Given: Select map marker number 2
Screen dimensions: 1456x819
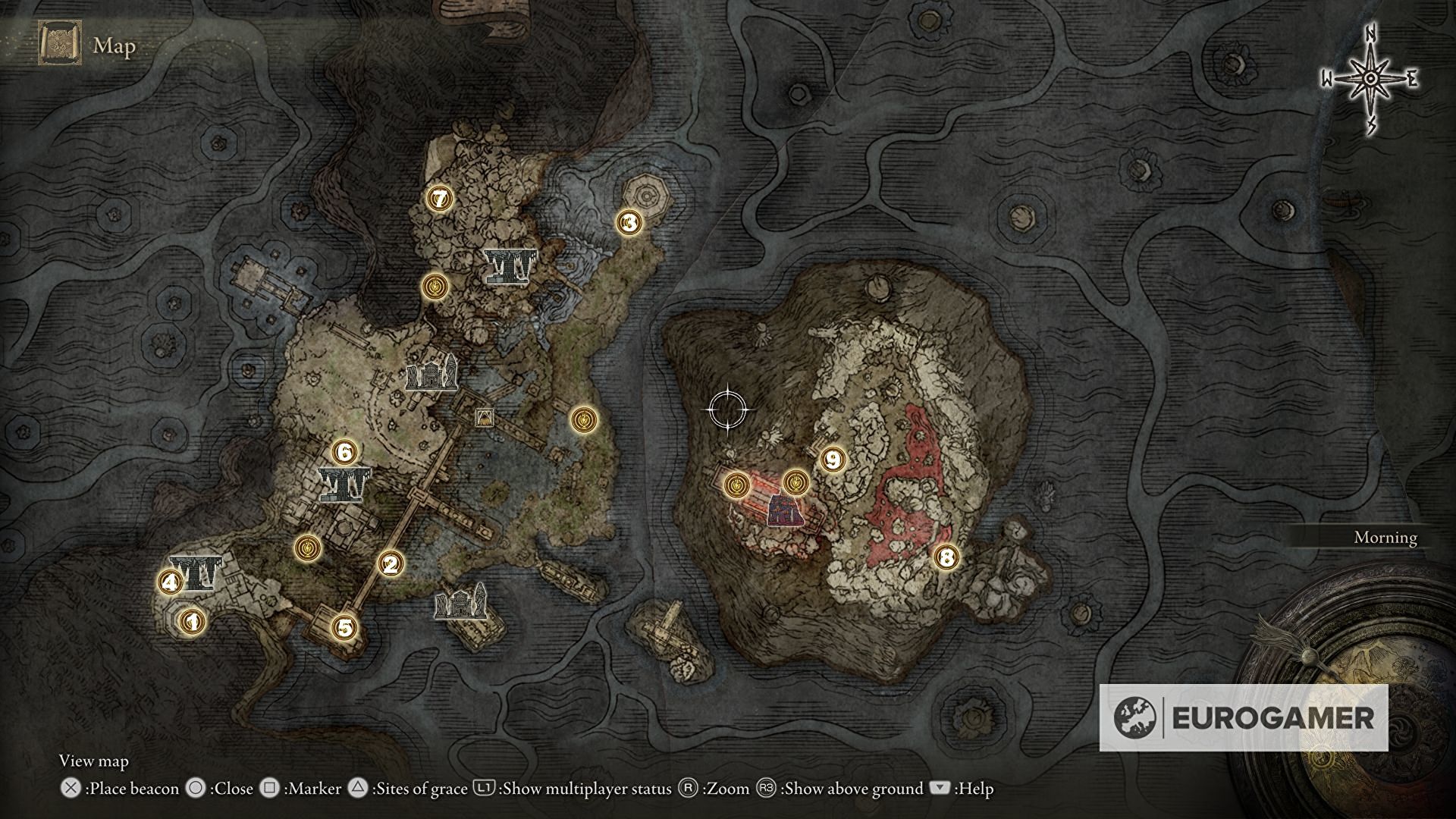Looking at the screenshot, I should [x=391, y=563].
